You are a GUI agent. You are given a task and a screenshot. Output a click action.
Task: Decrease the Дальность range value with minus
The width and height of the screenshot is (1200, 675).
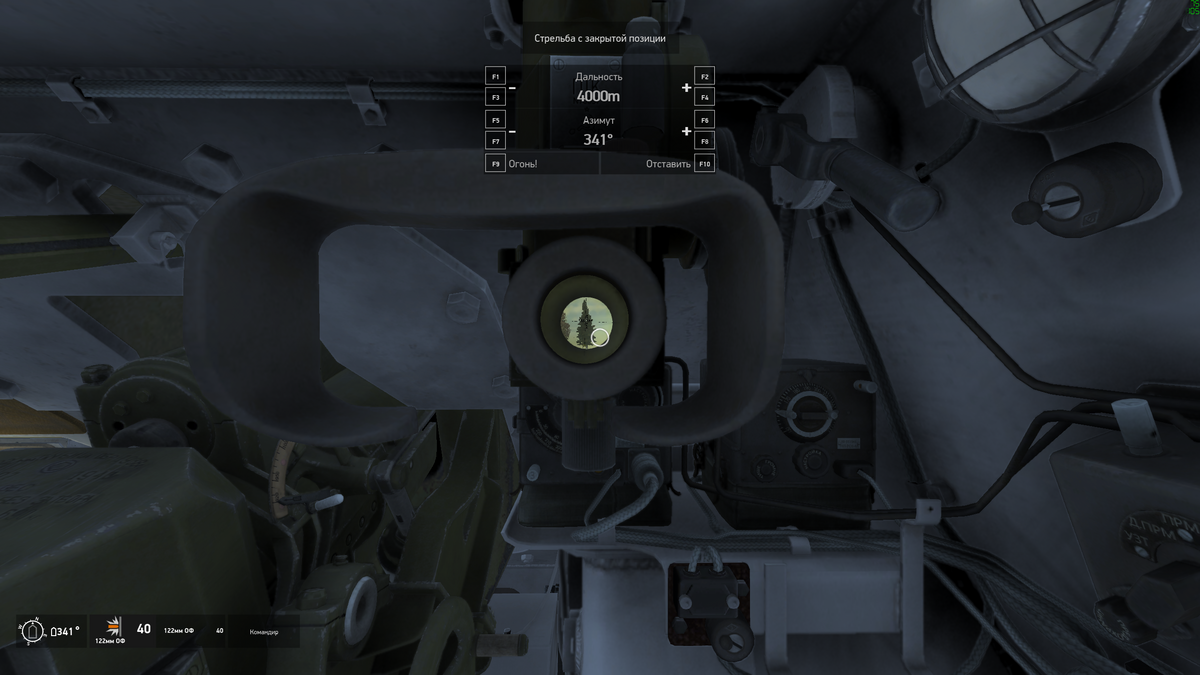click(x=512, y=88)
